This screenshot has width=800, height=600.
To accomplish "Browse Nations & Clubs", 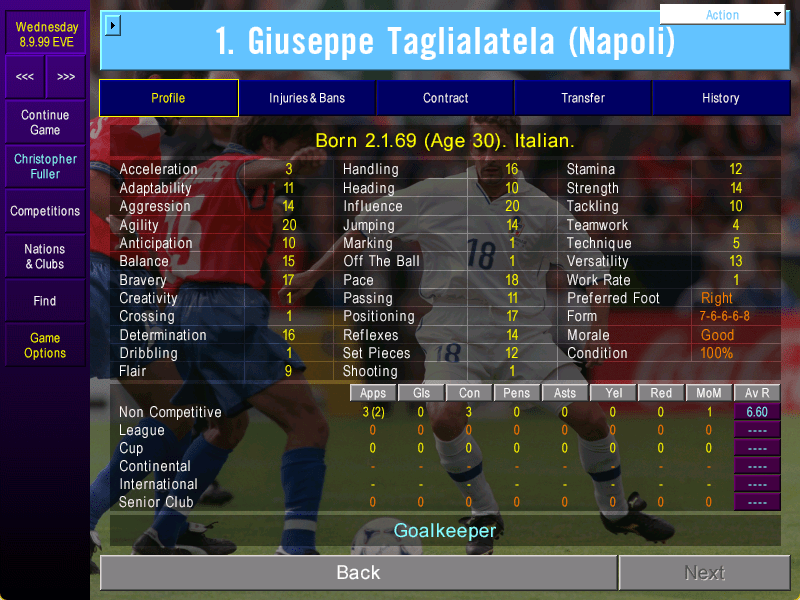I will pyautogui.click(x=45, y=256).
